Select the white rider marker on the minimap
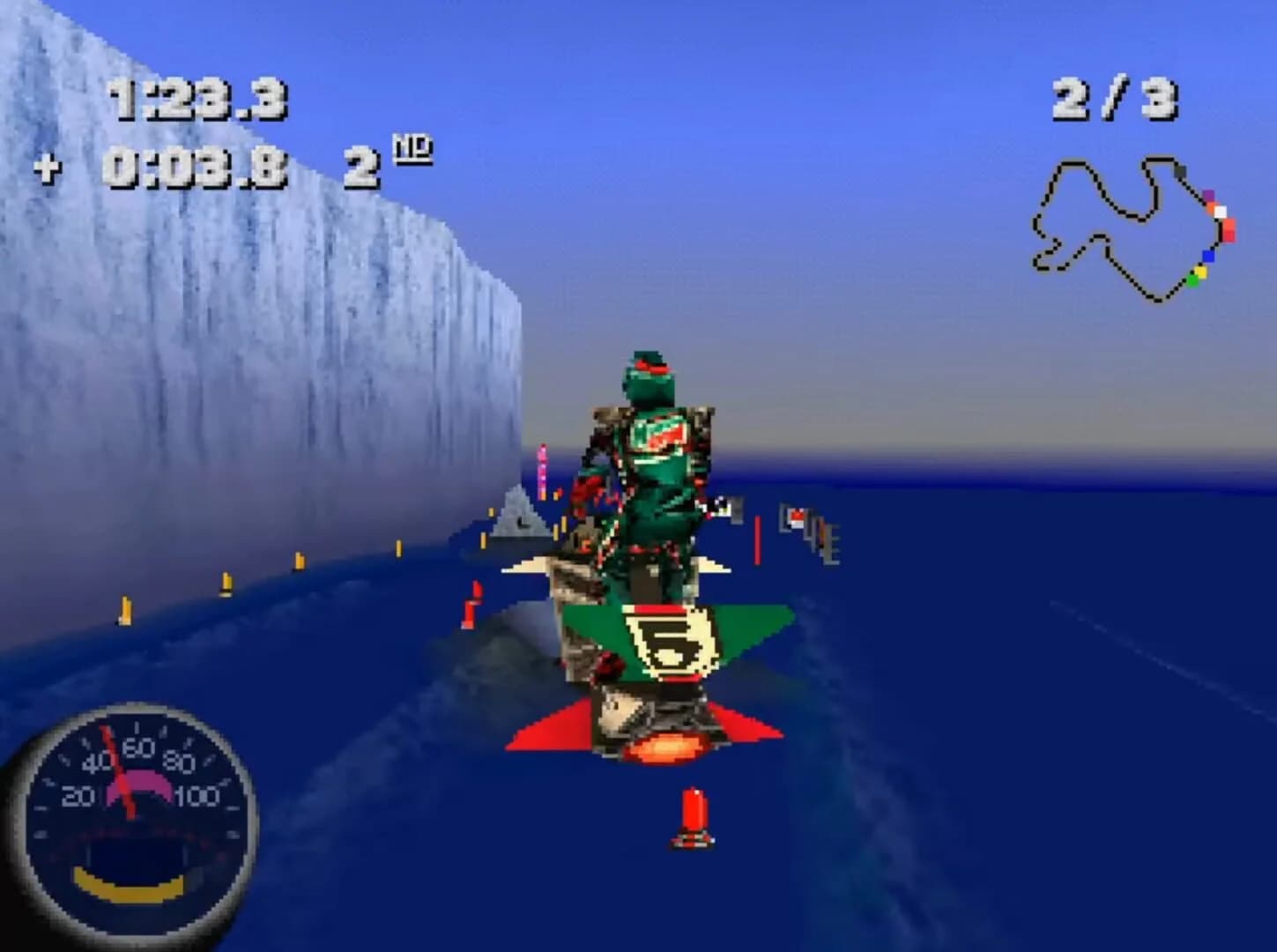 click(1221, 212)
